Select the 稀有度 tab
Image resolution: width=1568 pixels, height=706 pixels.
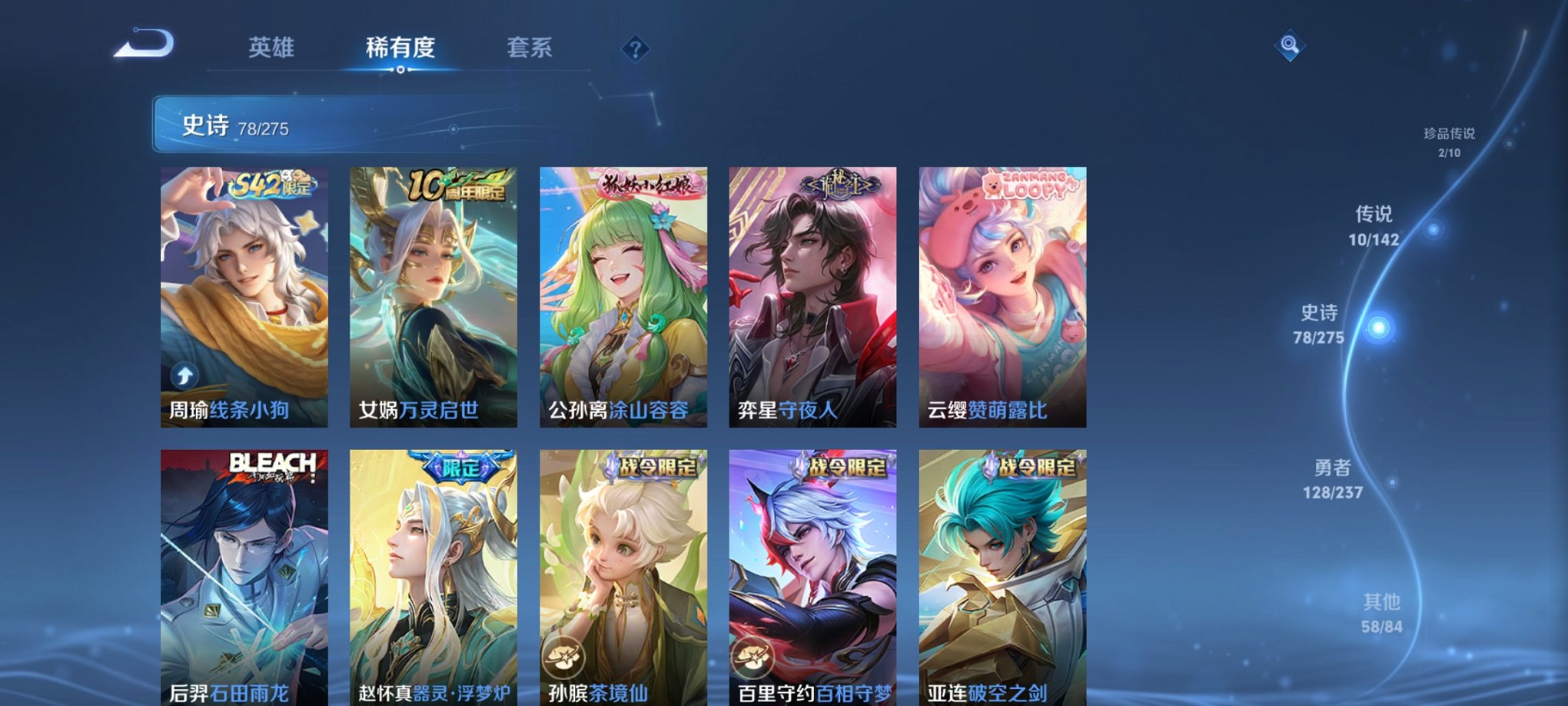click(x=401, y=48)
